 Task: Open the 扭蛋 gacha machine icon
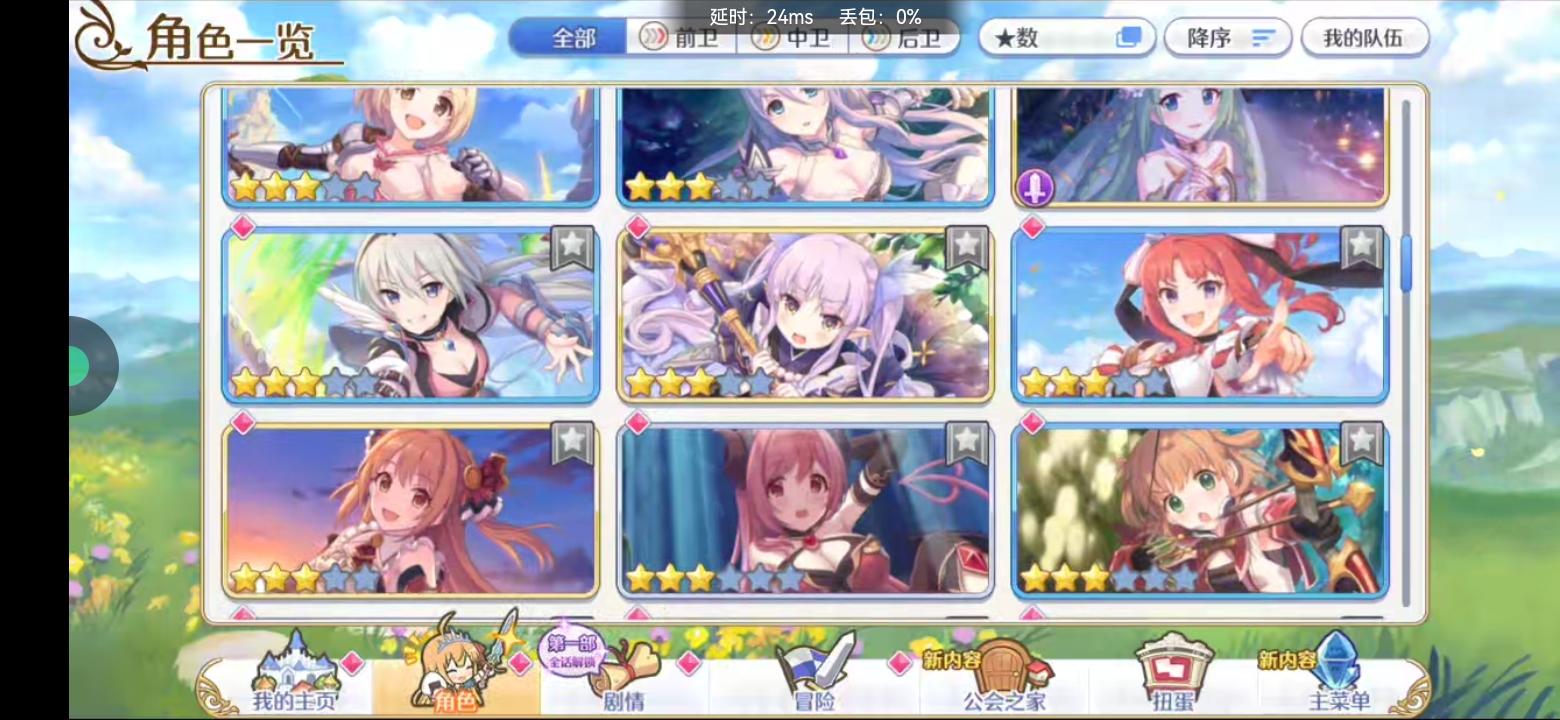[x=1172, y=665]
